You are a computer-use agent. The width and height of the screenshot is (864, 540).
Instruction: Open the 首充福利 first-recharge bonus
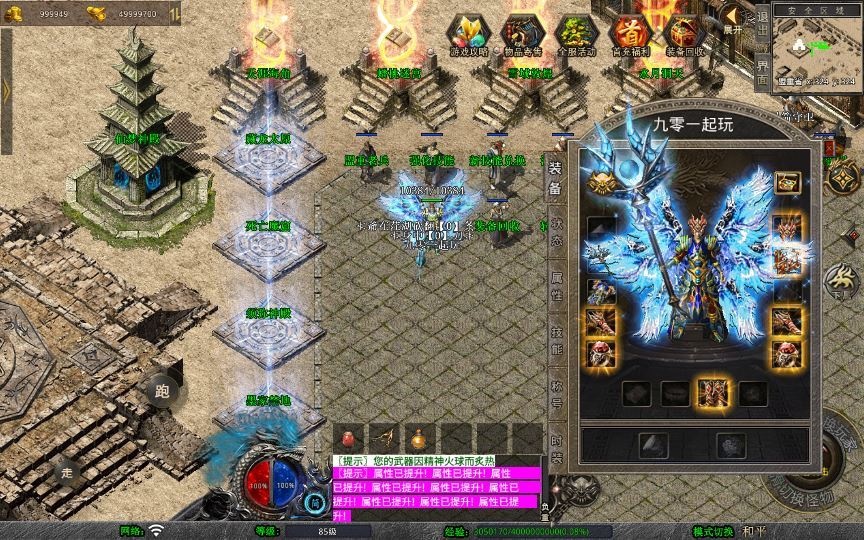point(629,34)
